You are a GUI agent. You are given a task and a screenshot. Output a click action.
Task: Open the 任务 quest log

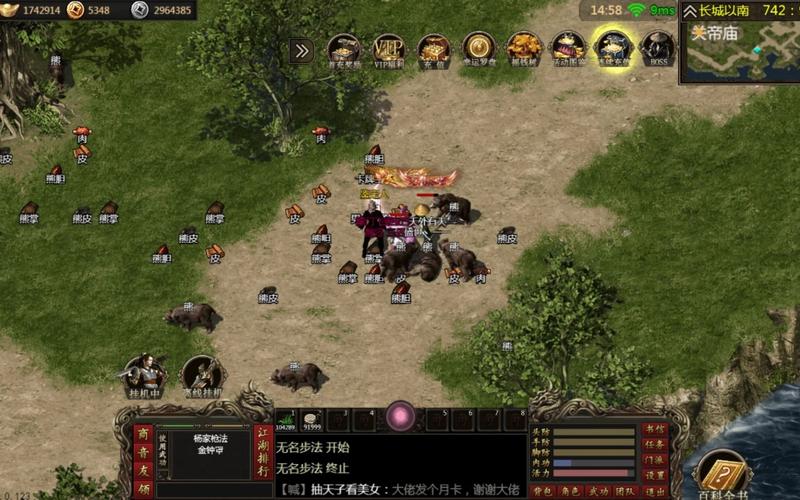[655, 444]
